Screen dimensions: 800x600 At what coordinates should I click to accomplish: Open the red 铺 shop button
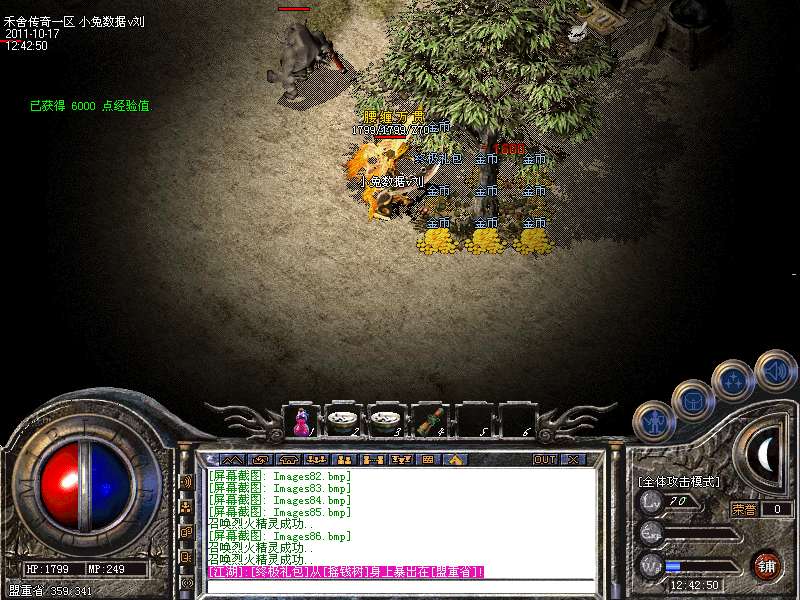[766, 565]
